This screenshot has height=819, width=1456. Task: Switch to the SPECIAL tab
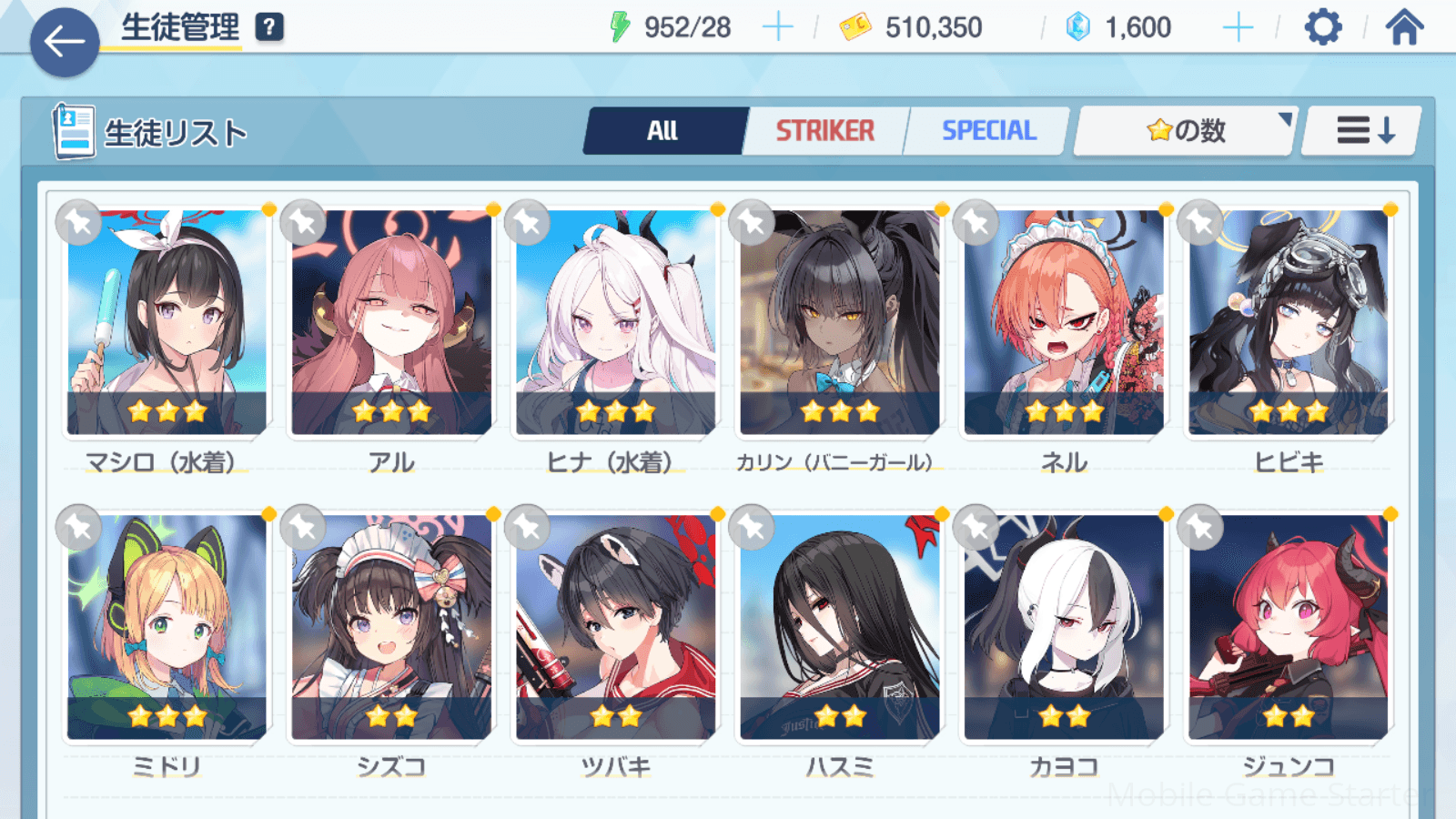[x=988, y=131]
